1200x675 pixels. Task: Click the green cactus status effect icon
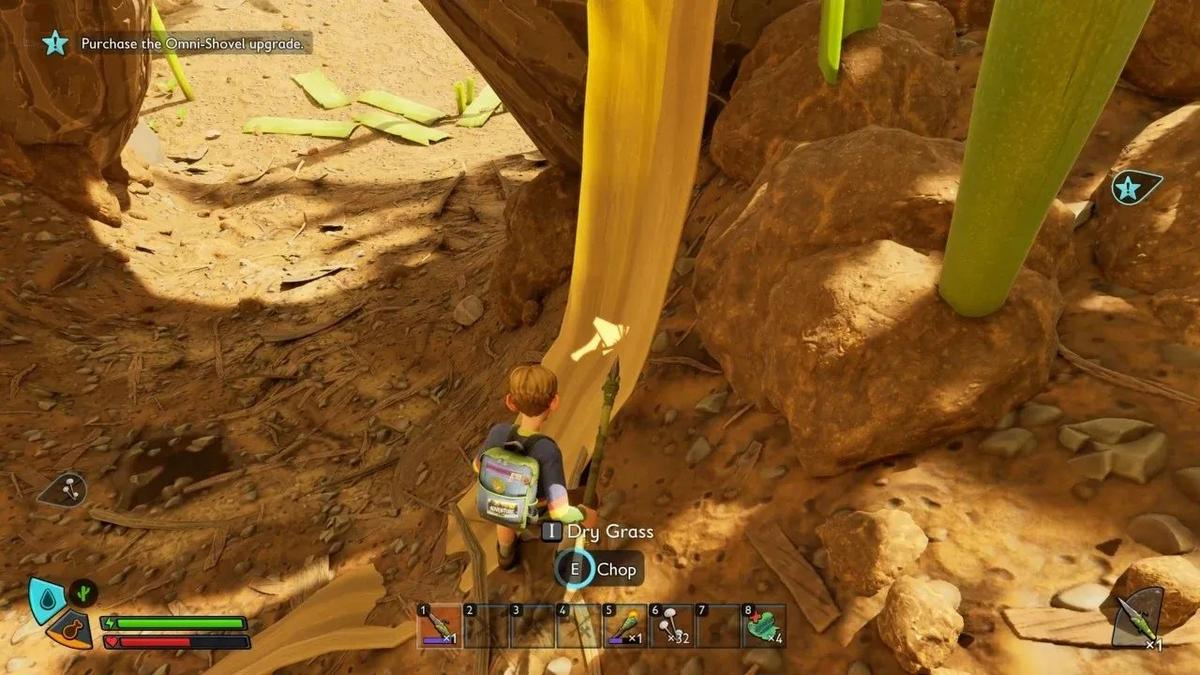[x=83, y=592]
